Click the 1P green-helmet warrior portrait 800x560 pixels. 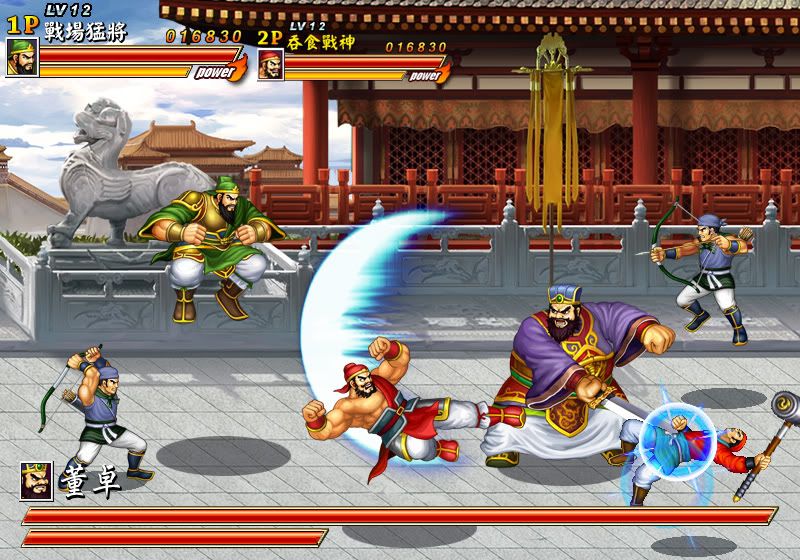click(22, 58)
